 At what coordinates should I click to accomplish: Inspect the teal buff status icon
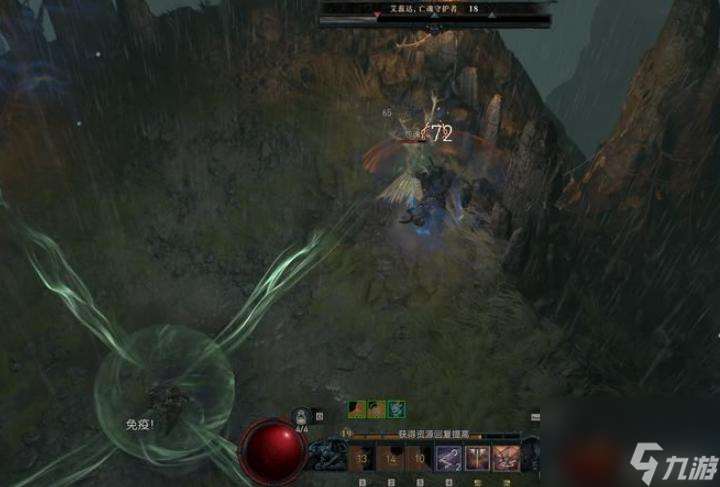click(397, 408)
